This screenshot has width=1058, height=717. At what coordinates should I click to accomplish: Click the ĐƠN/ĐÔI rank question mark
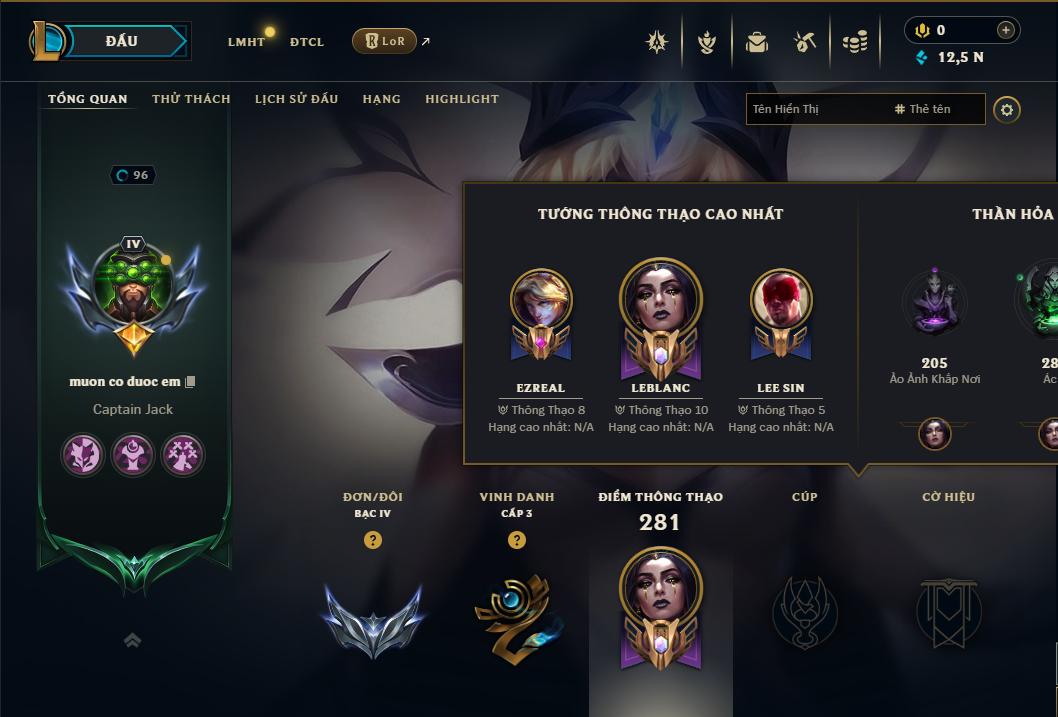pyautogui.click(x=373, y=540)
